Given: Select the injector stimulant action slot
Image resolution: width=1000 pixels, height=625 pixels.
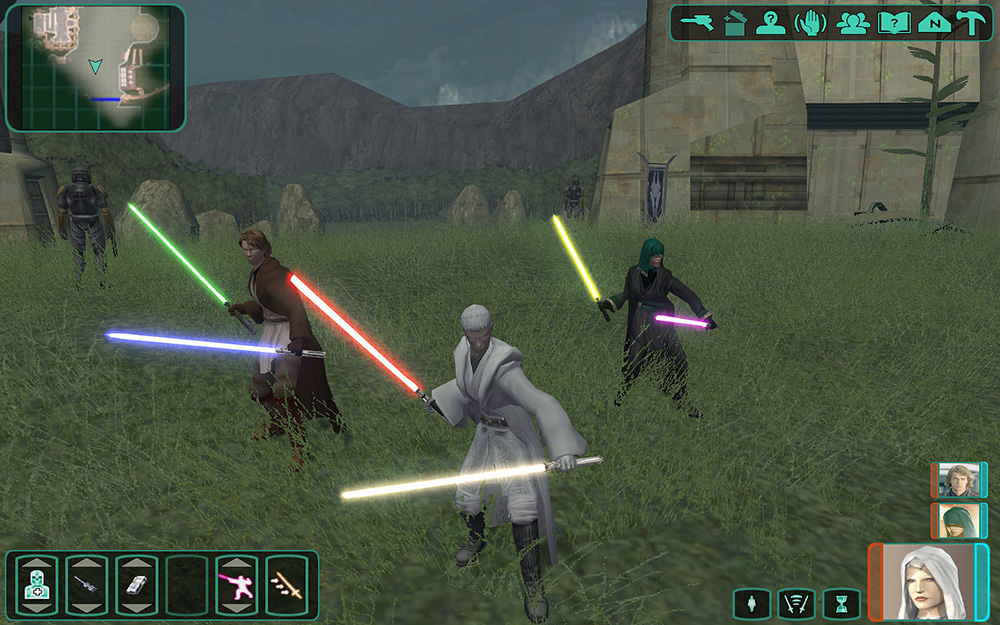Looking at the screenshot, I should 86,585.
